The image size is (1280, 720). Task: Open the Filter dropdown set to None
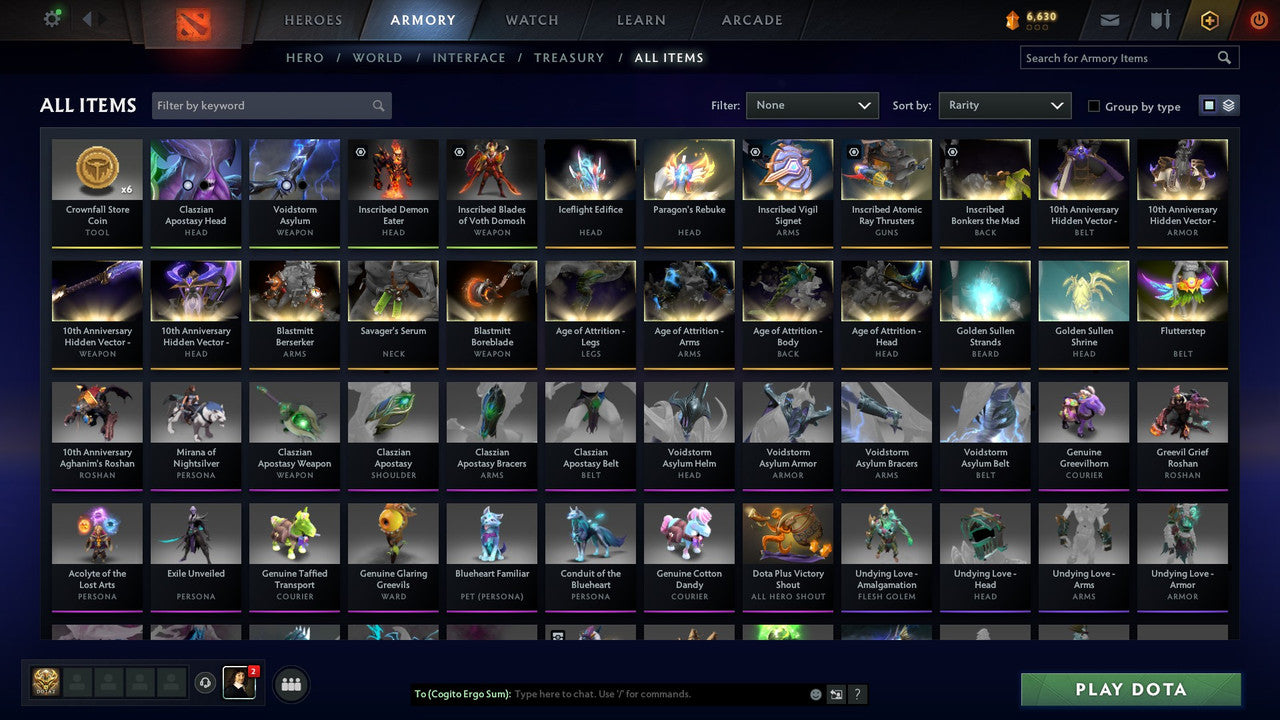tap(812, 105)
